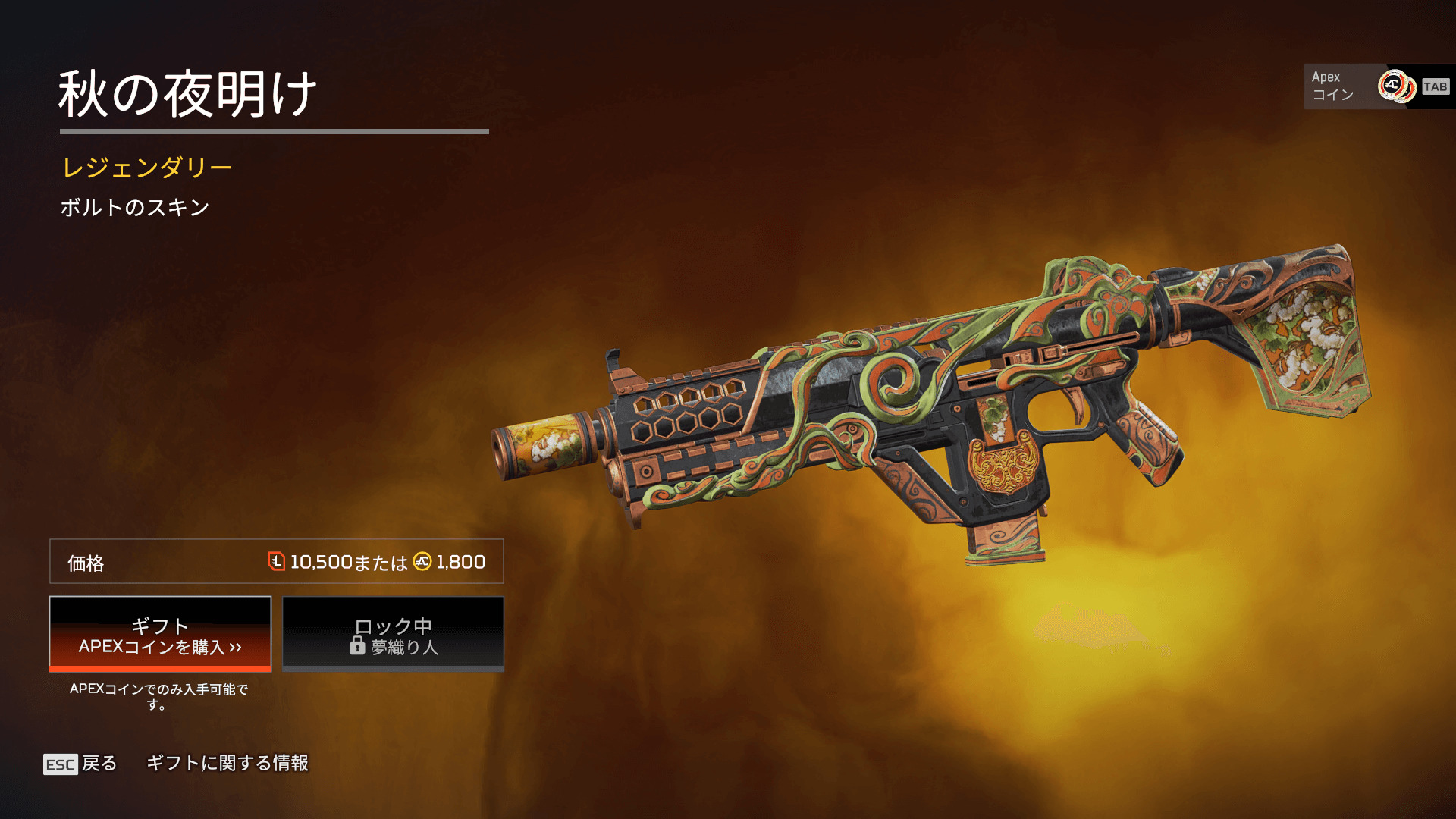Show ギフトに関する情報 gift information
1456x819 pixels.
[227, 763]
